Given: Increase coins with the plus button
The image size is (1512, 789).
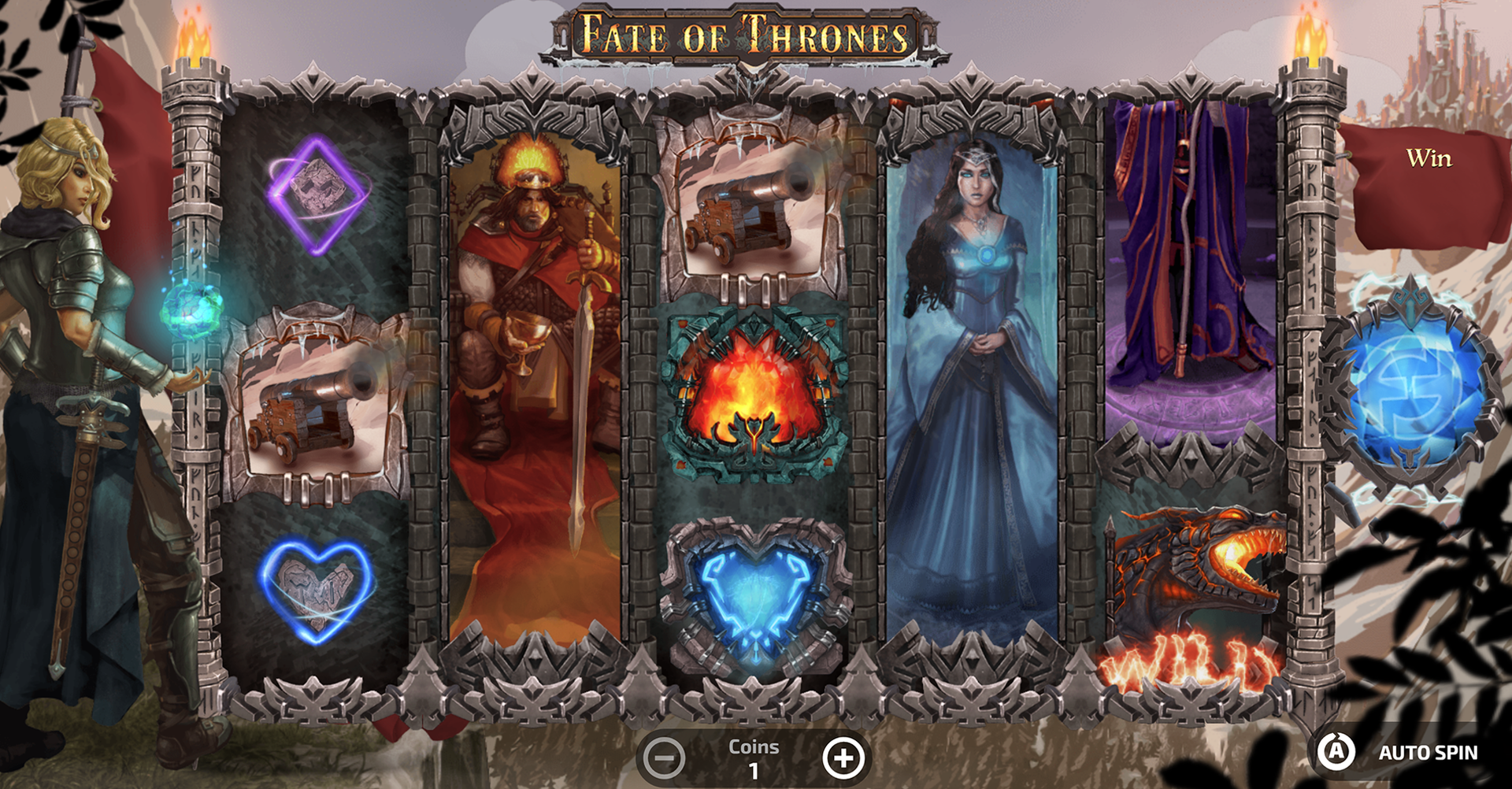Looking at the screenshot, I should [843, 758].
